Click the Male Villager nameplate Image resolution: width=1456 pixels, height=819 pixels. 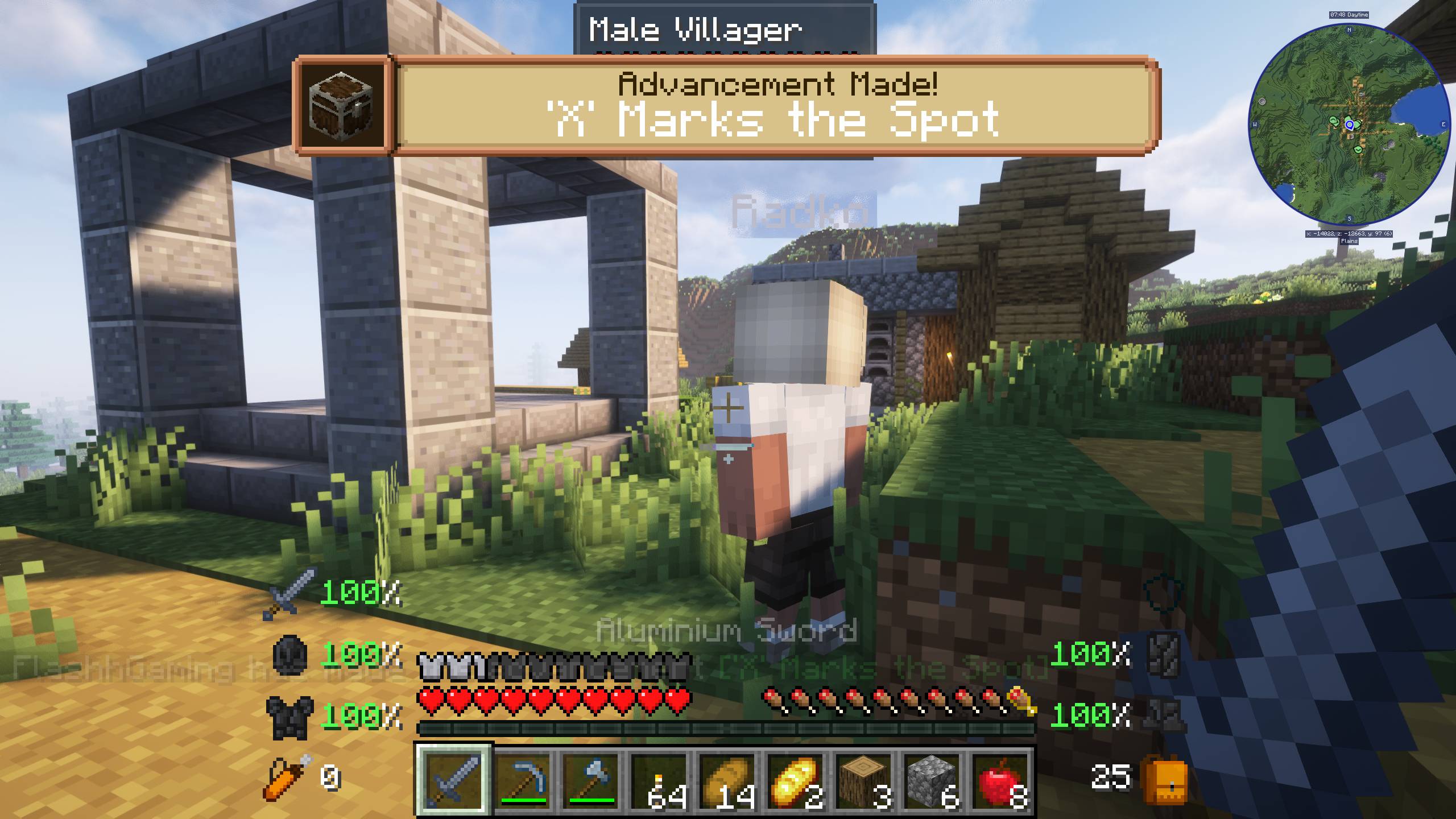click(x=695, y=28)
